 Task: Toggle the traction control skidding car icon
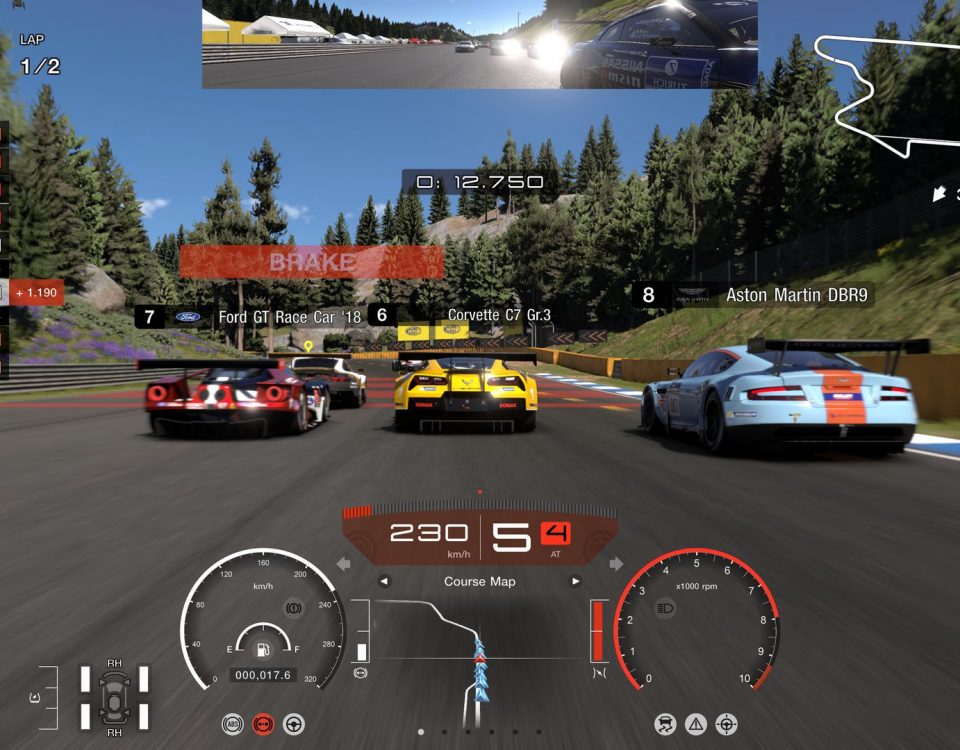pyautogui.click(x=665, y=724)
